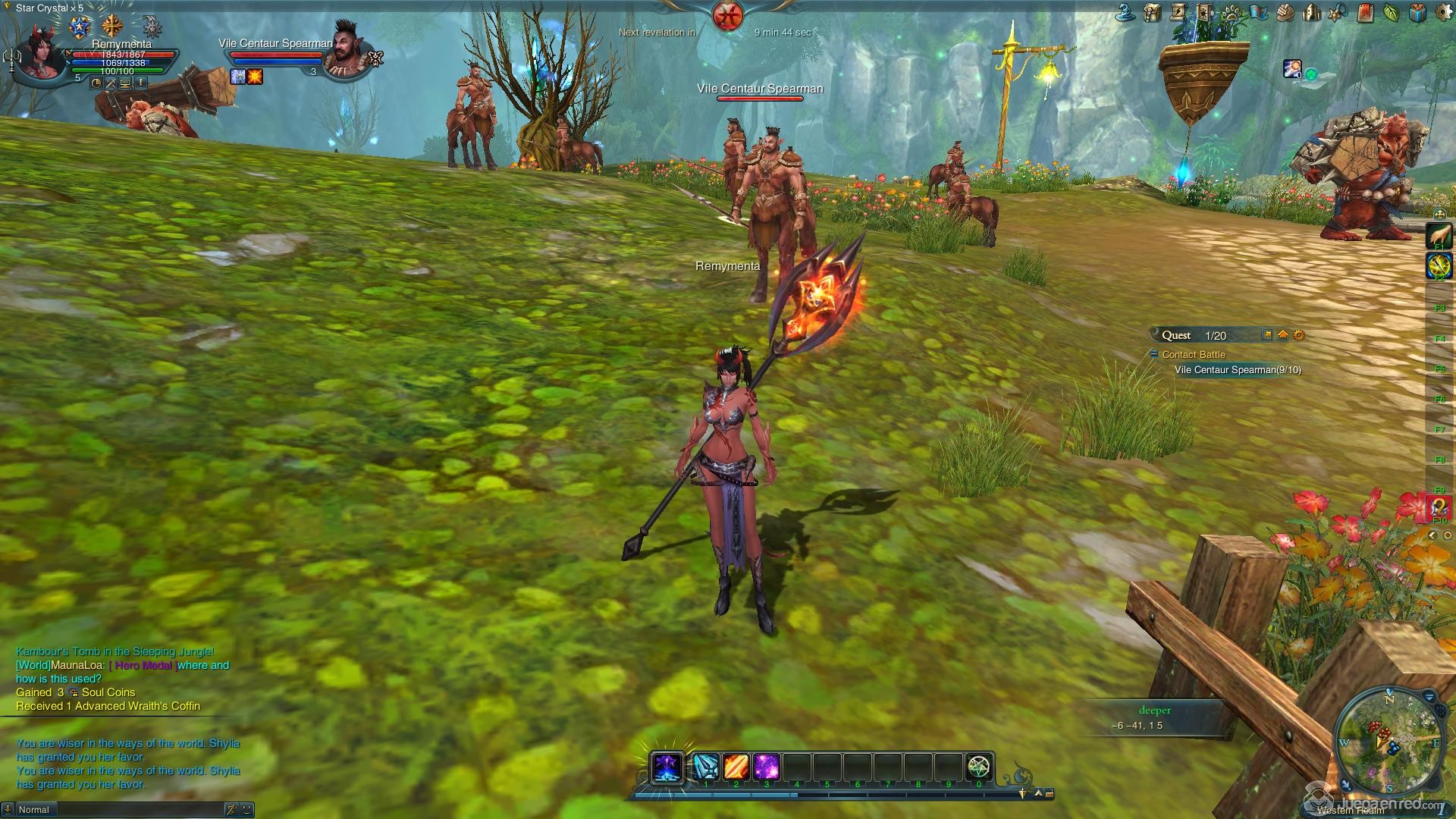The image size is (1456, 819).
Task: Open the minimap
Action: coord(1389,742)
